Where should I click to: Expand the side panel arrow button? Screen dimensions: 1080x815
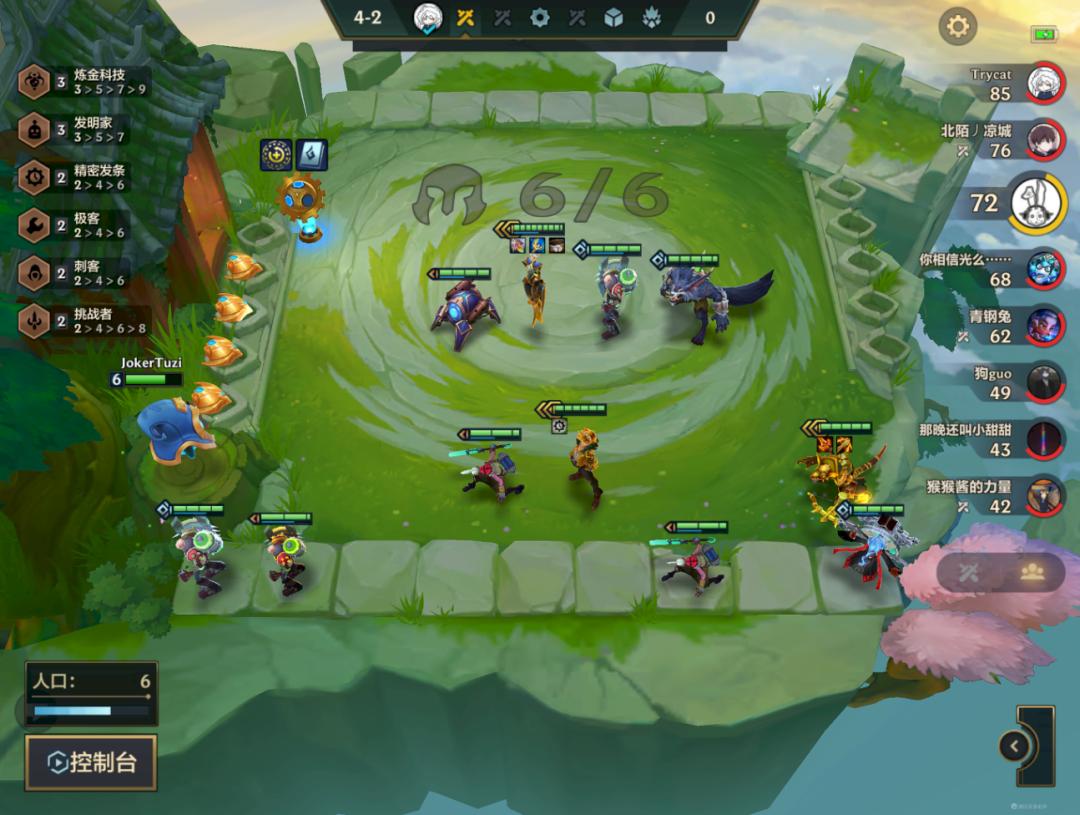1014,746
